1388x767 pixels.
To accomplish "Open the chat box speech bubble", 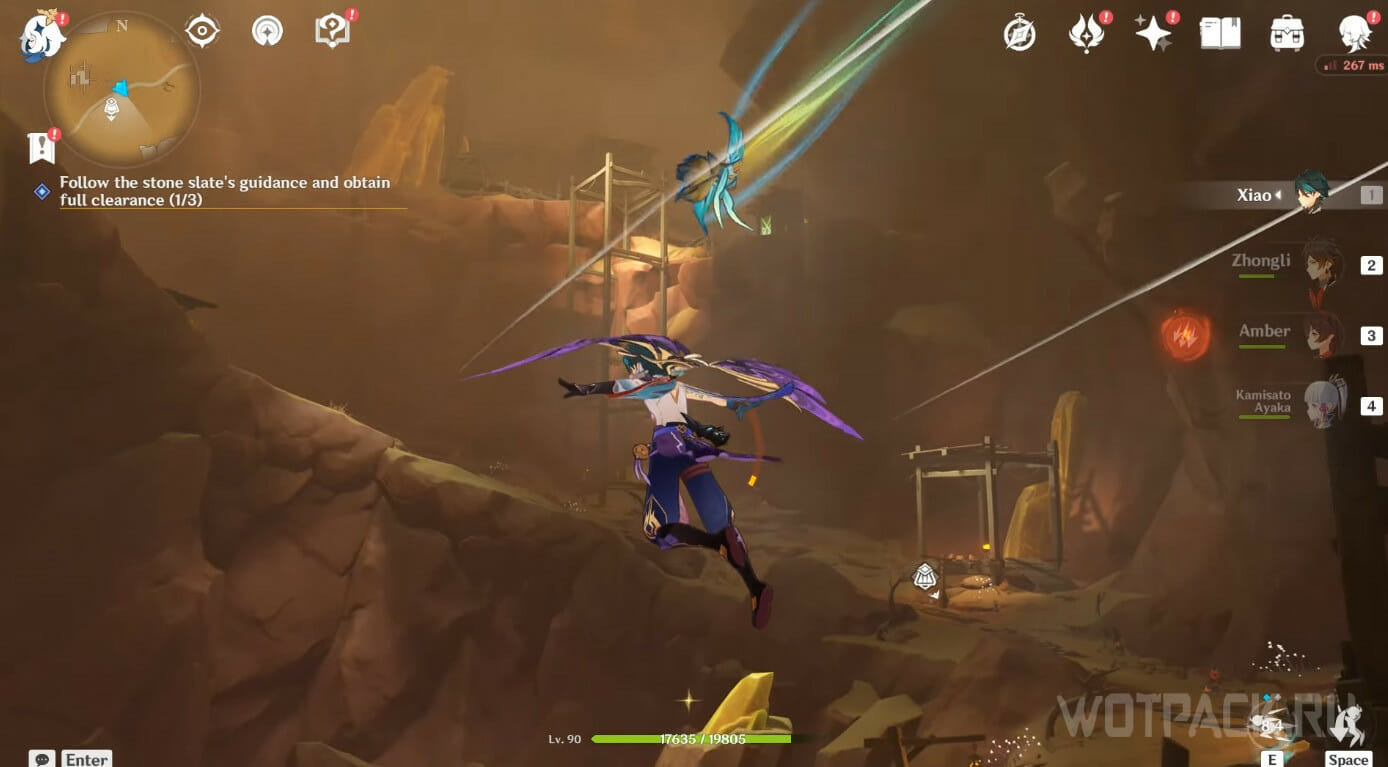I will [42, 759].
